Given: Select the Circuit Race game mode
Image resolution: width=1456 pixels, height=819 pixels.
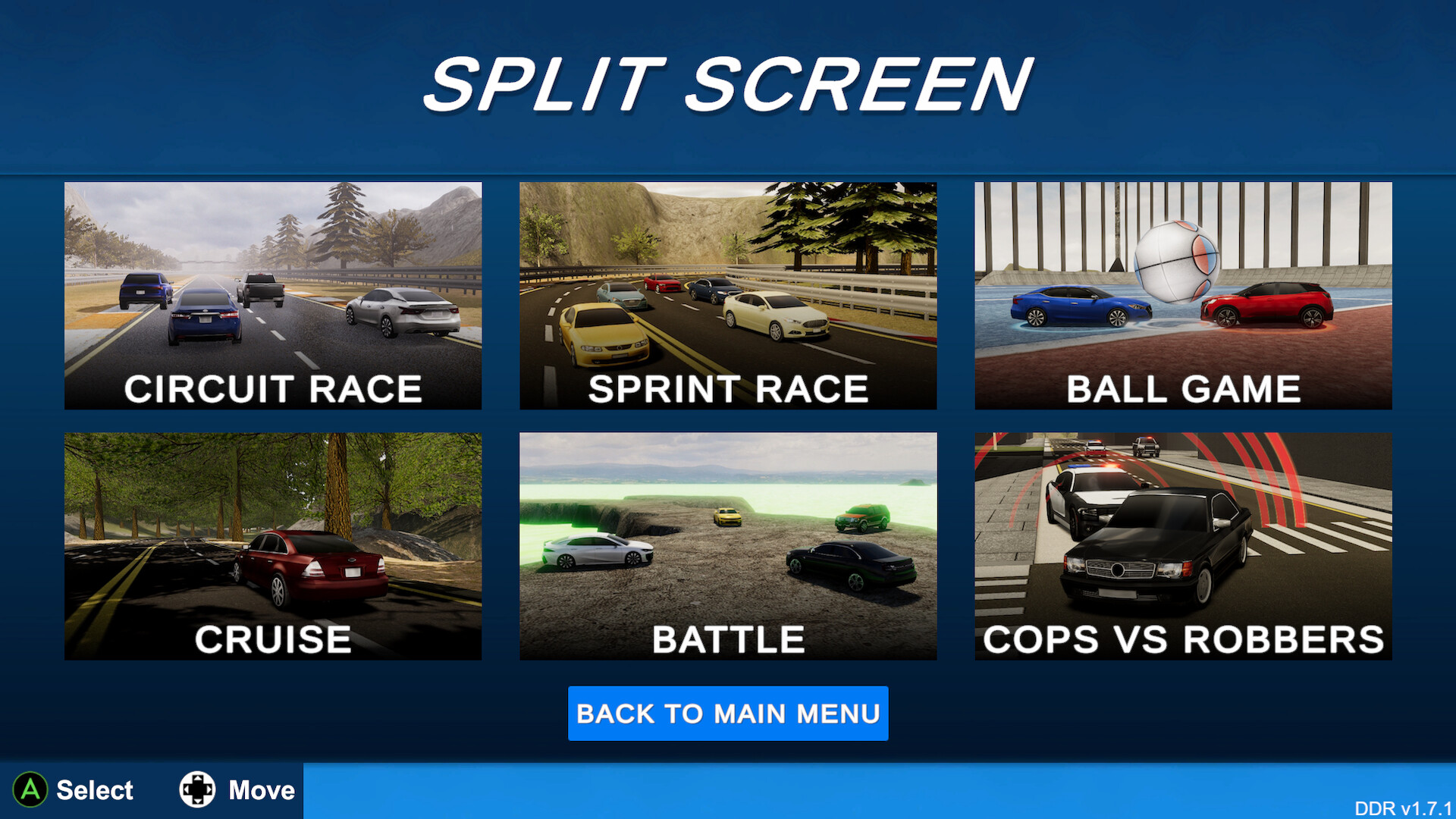Looking at the screenshot, I should [x=273, y=296].
